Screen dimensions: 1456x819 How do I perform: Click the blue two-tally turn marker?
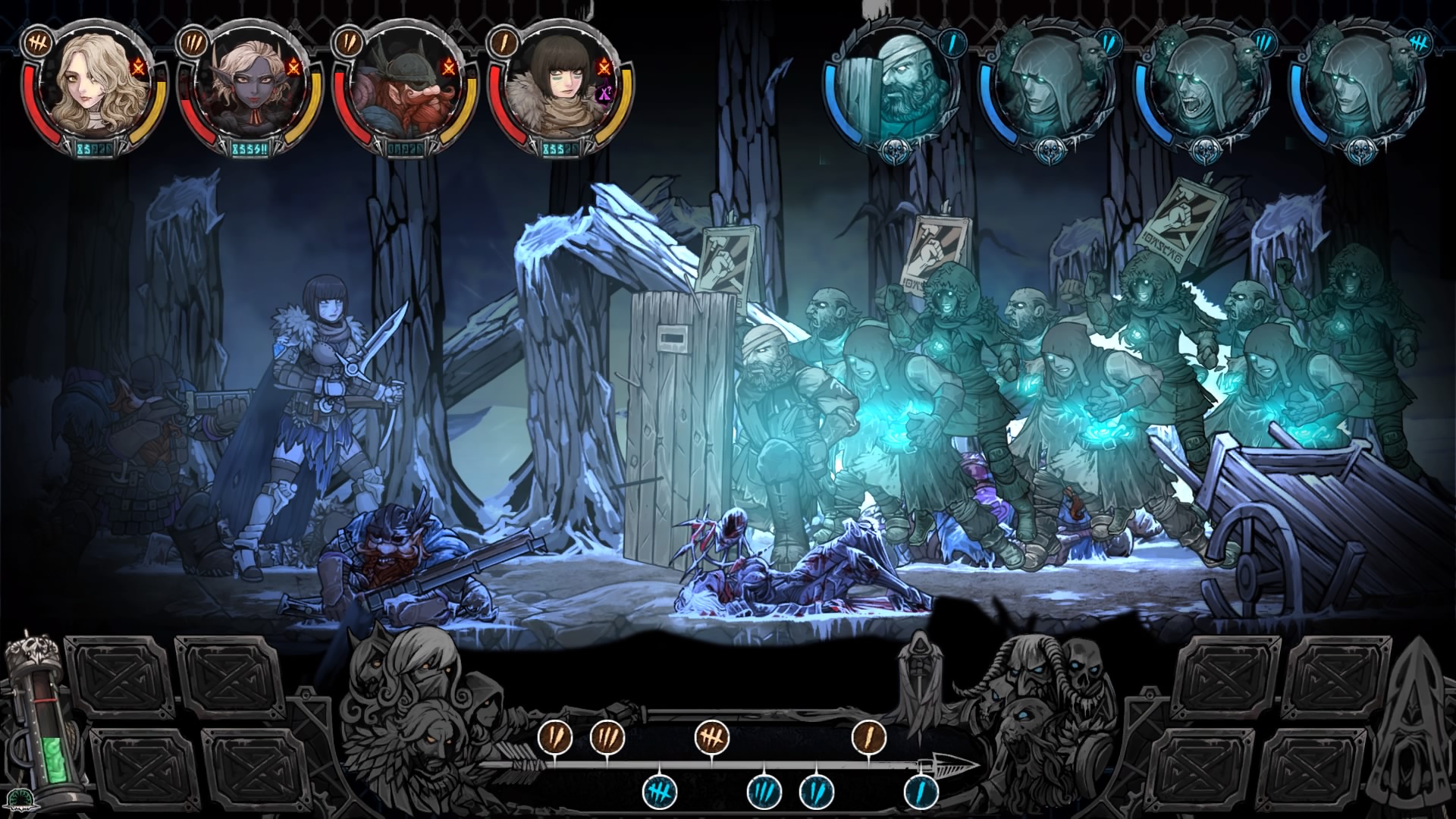817,792
